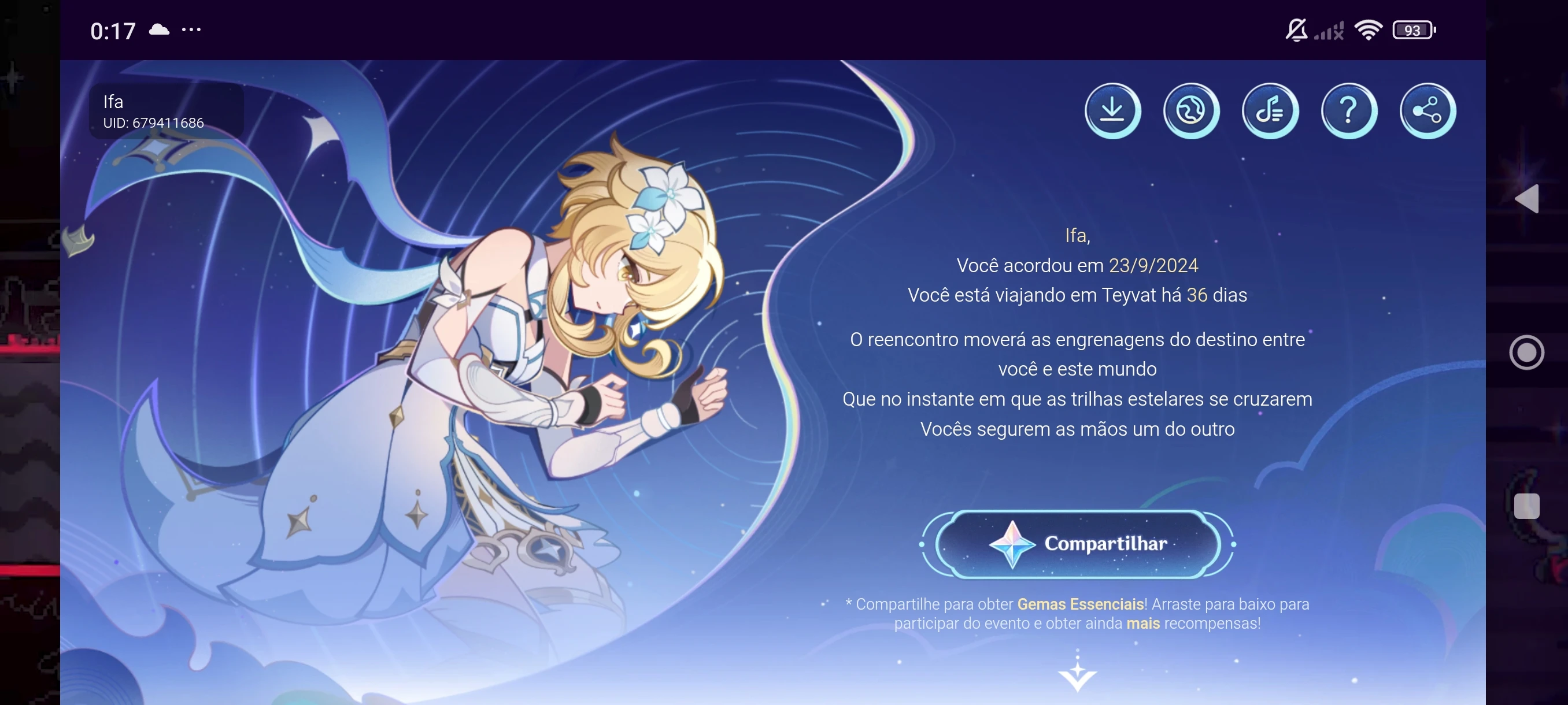
Task: Open the background music playlist icon
Action: coord(1270,110)
